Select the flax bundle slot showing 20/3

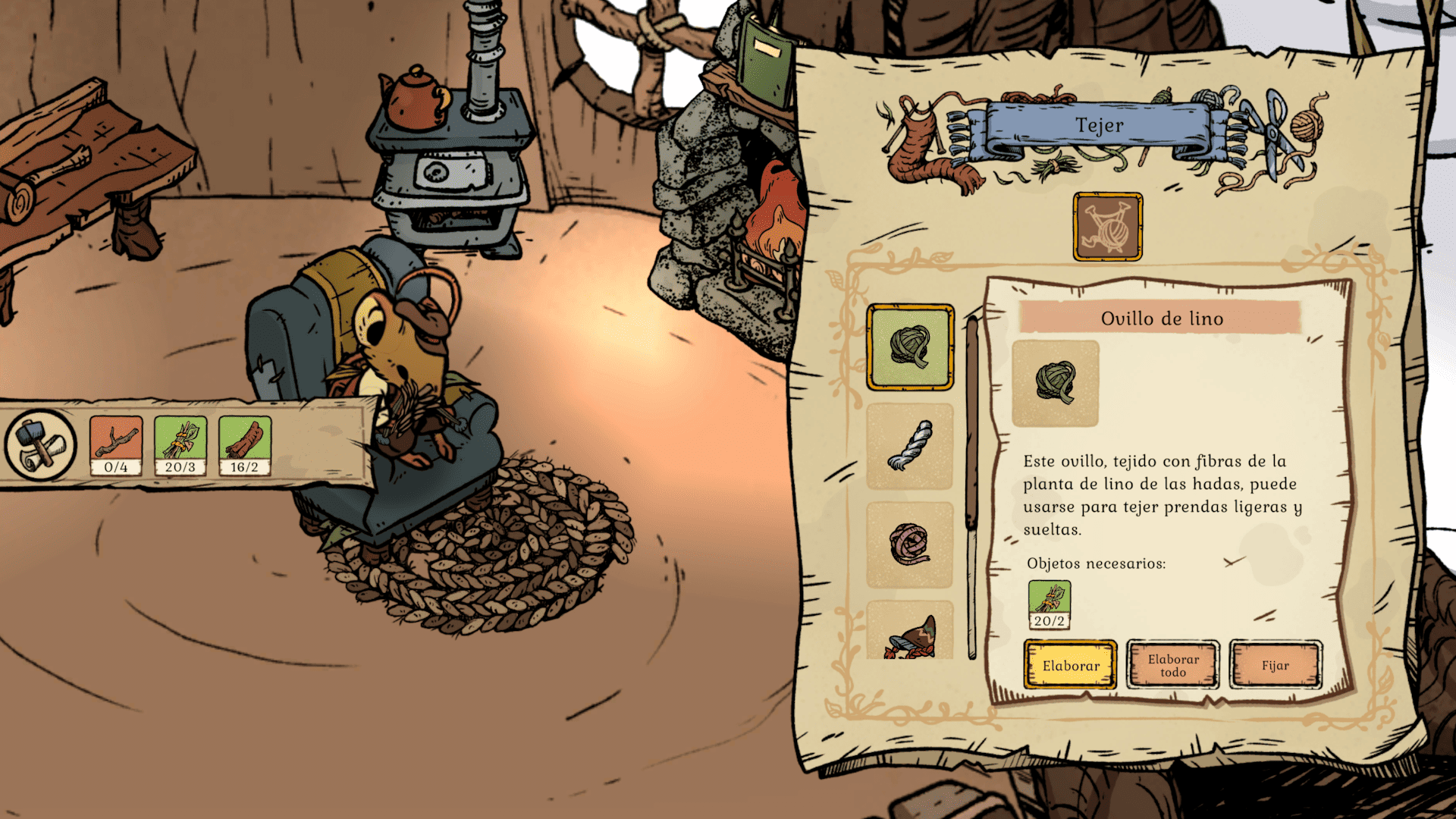click(x=180, y=445)
